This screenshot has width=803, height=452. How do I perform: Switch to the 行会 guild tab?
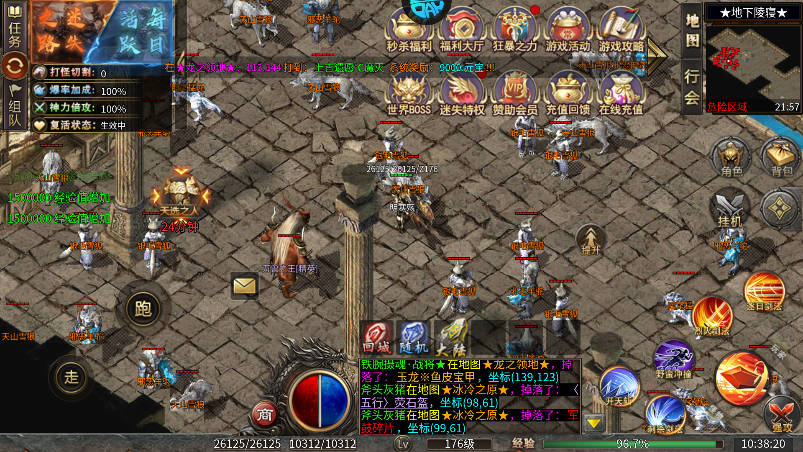[x=692, y=87]
